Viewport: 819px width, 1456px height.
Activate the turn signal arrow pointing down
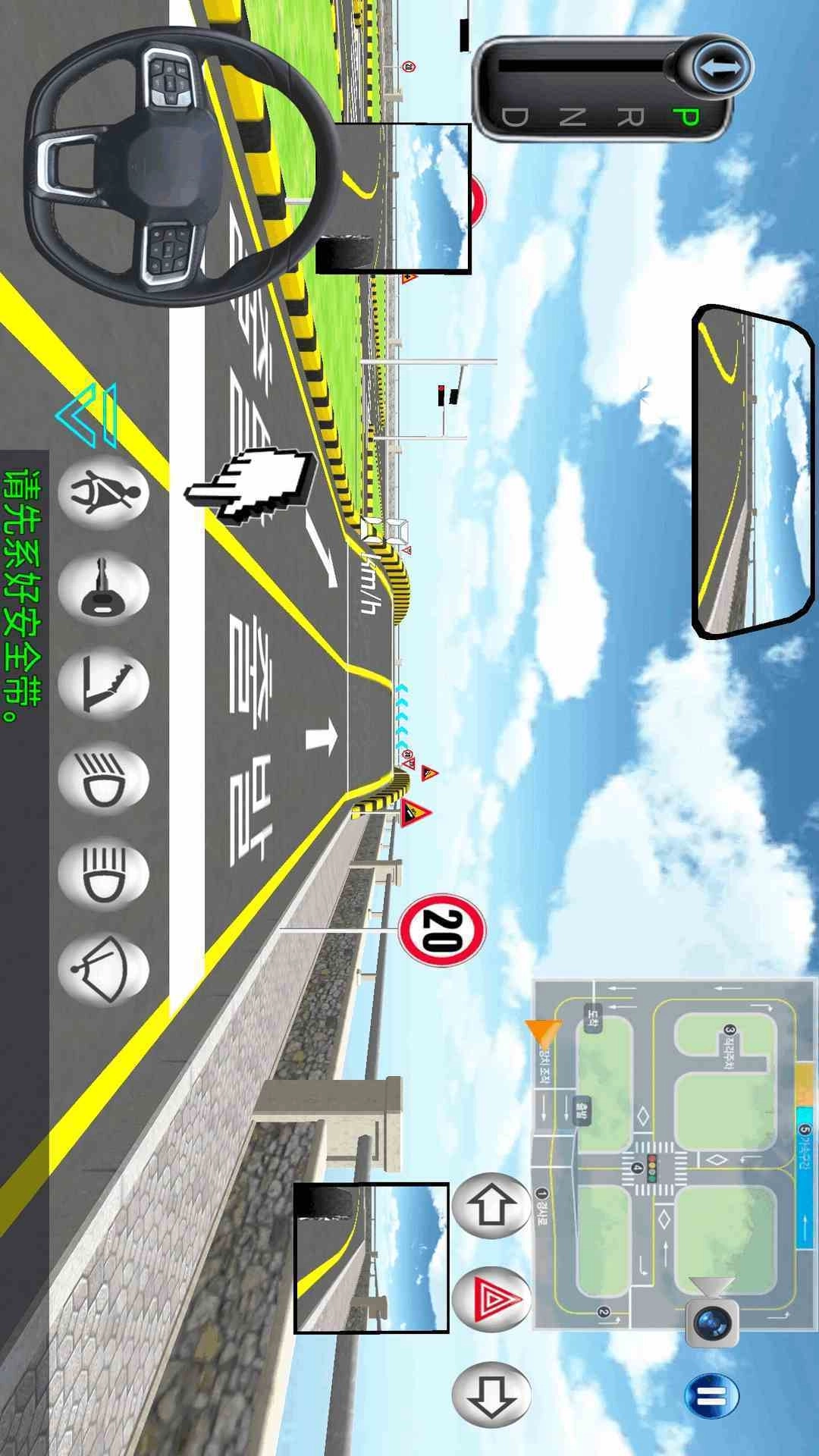click(x=491, y=1392)
